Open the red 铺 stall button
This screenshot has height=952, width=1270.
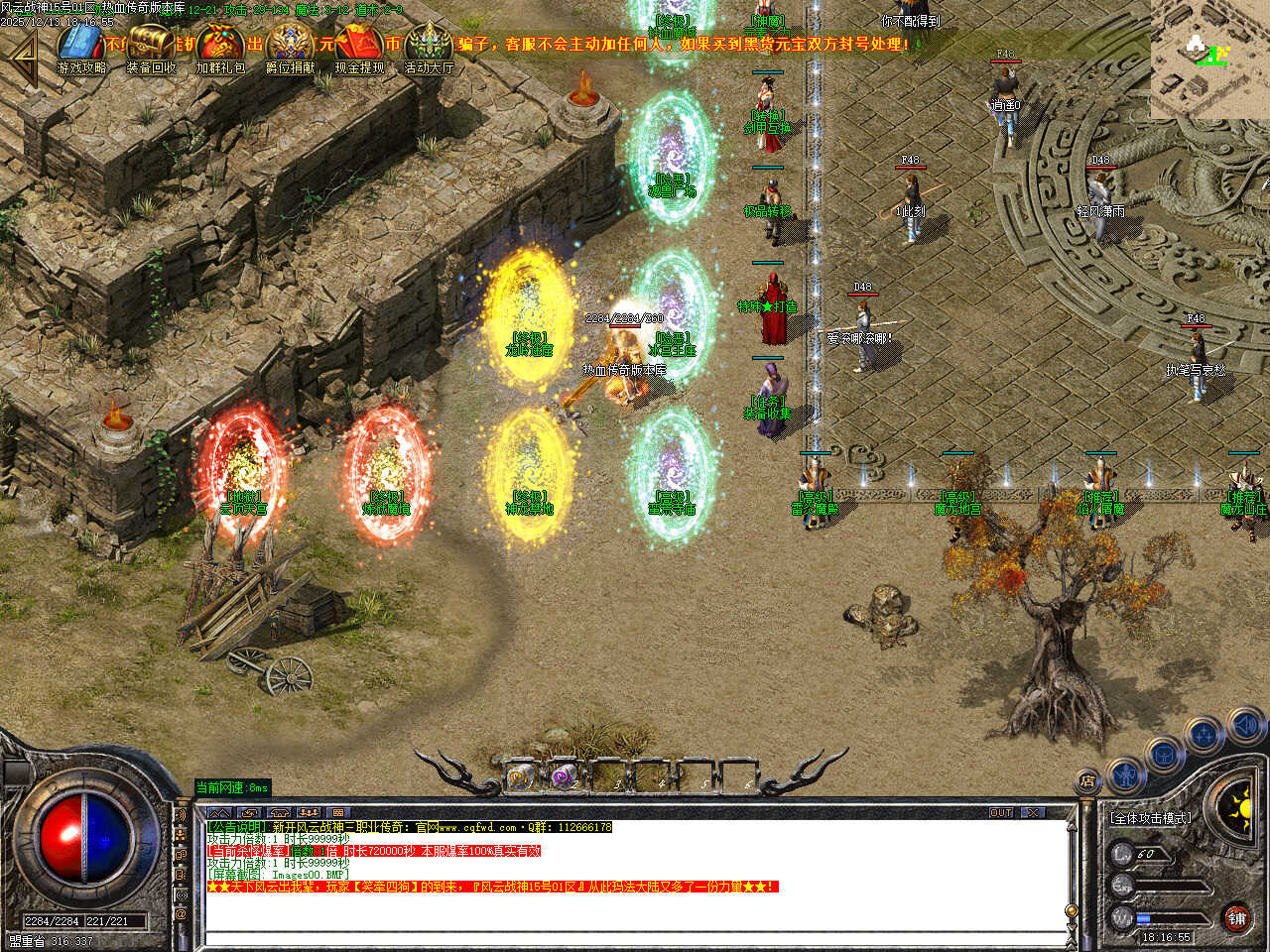pyautogui.click(x=1236, y=917)
